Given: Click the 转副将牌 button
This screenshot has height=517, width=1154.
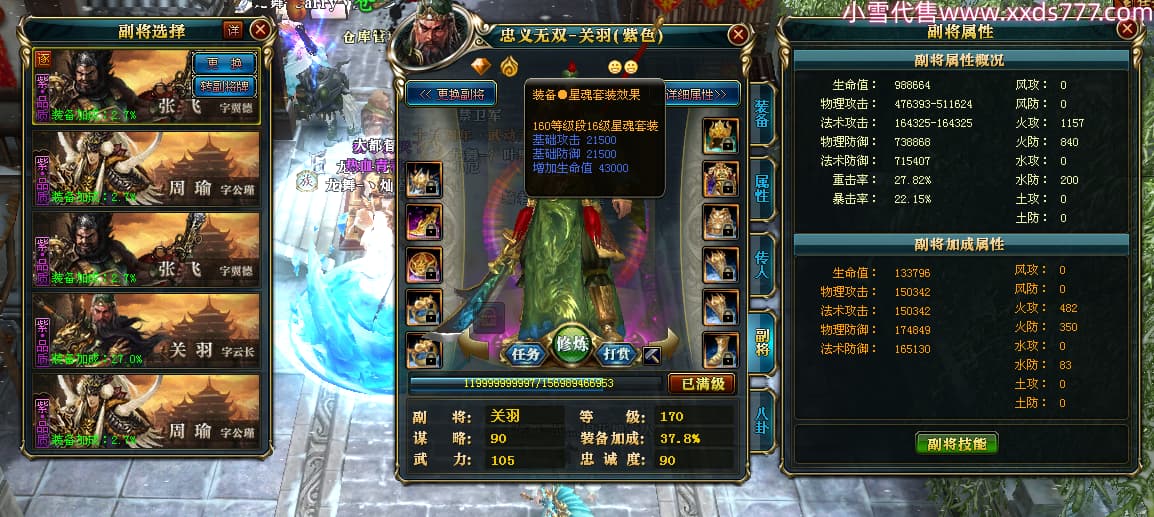Looking at the screenshot, I should pos(224,85).
